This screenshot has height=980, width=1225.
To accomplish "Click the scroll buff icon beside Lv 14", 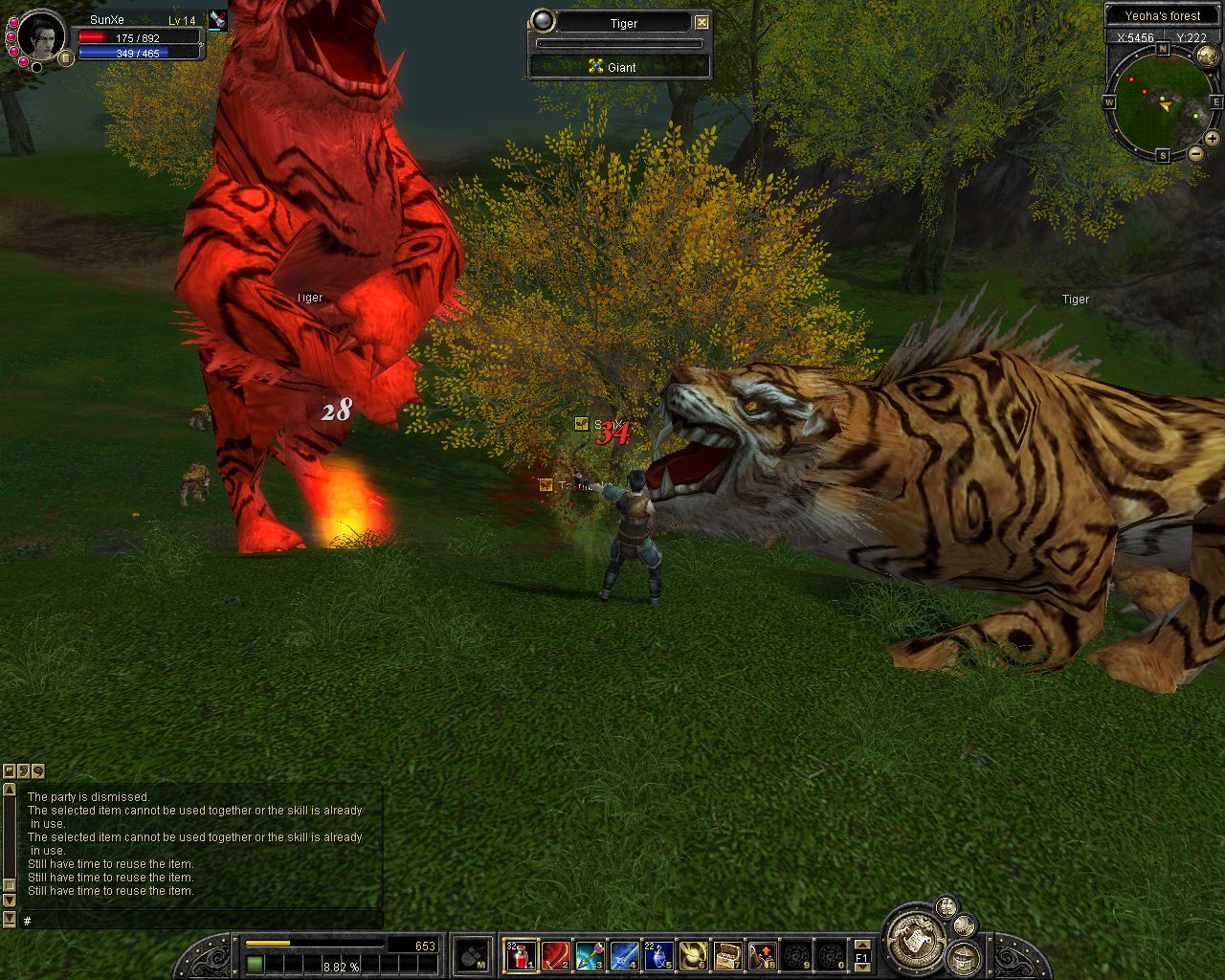I will tap(217, 19).
